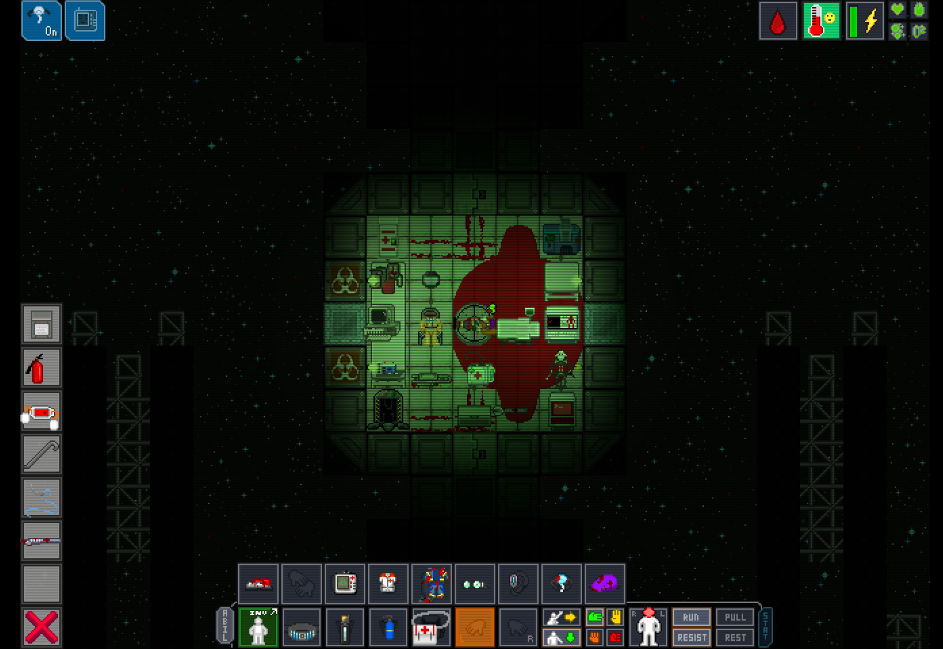Choose the syringe item in storage
The height and width of the screenshot is (649, 943).
pos(41,541)
